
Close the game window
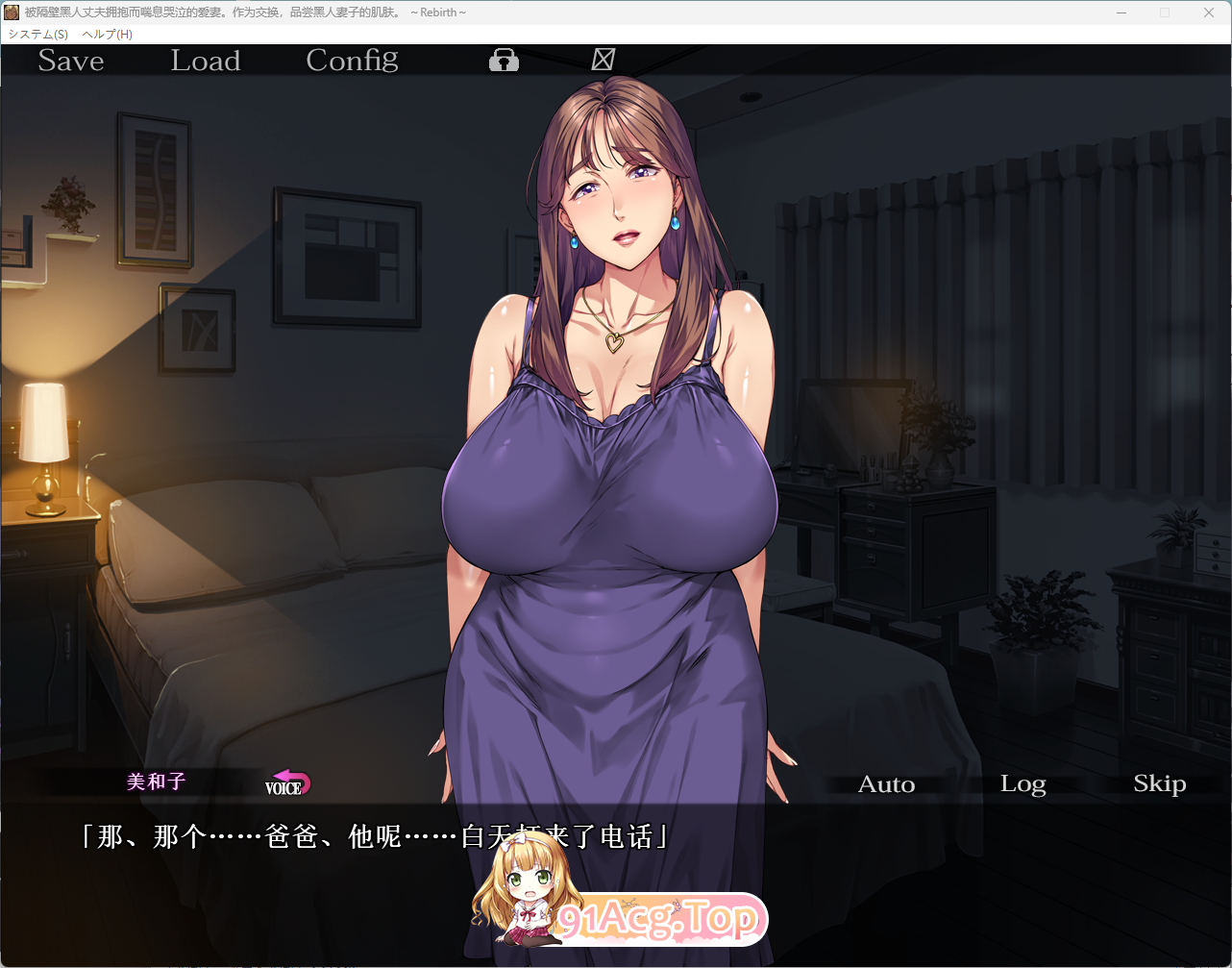click(x=1209, y=12)
